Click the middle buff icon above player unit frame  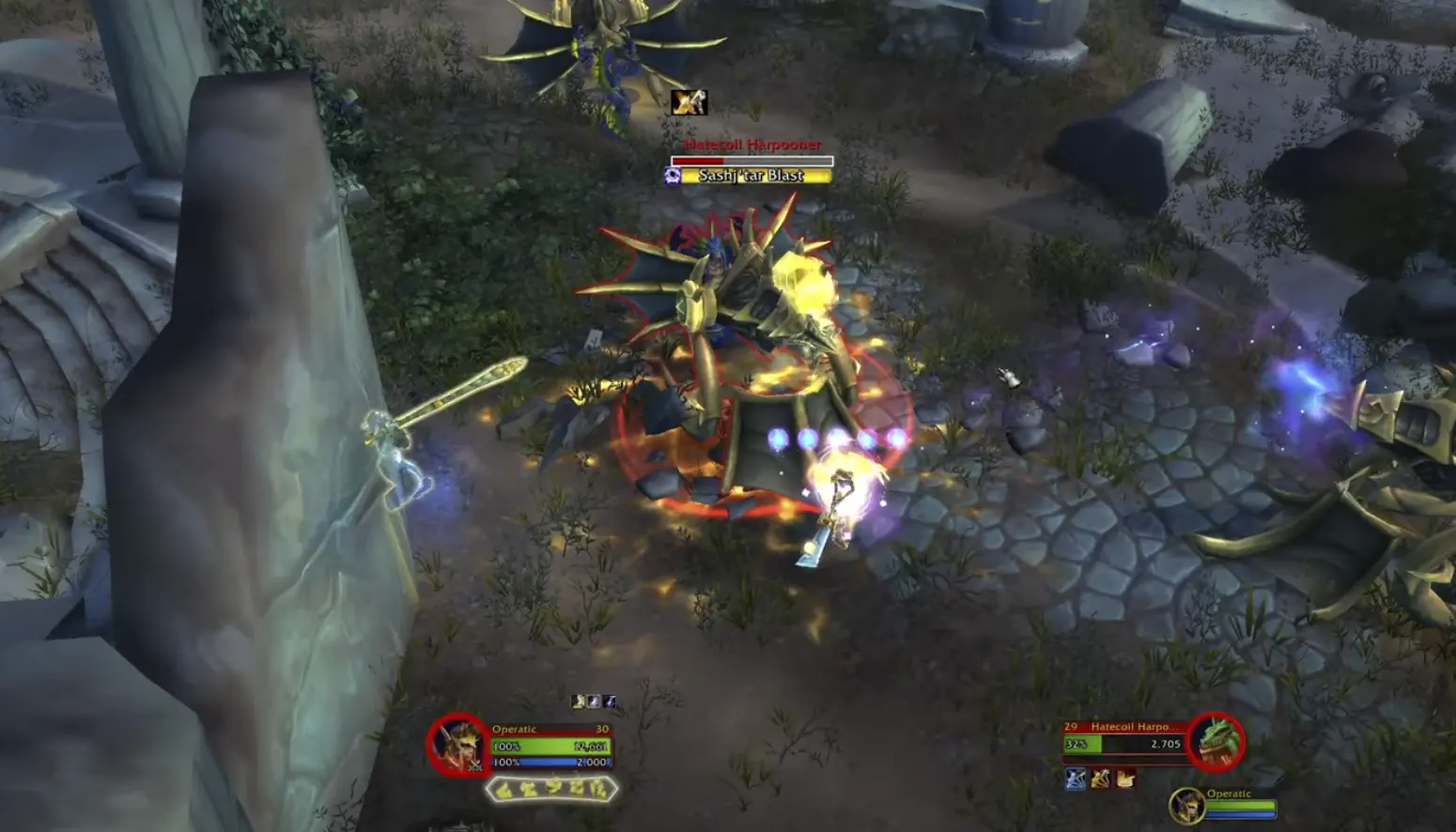point(594,701)
